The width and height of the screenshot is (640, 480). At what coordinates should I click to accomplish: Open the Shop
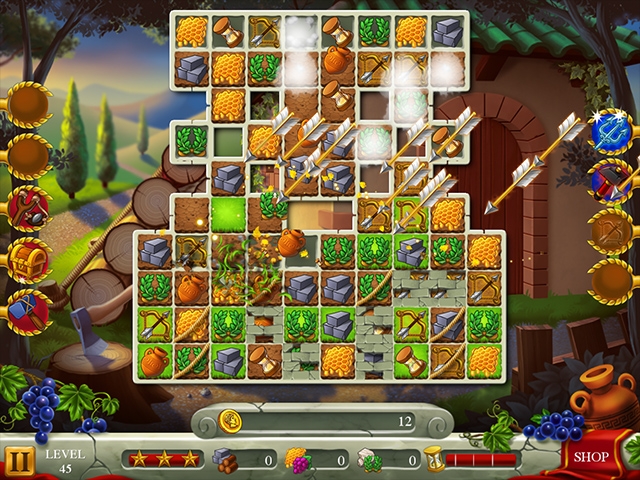coord(592,457)
